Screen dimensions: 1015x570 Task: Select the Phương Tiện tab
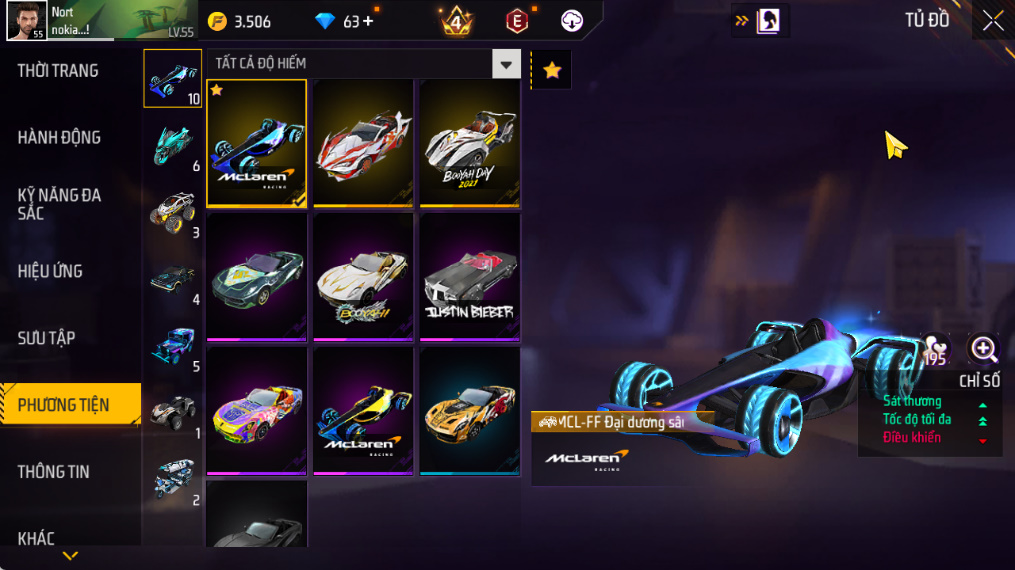point(64,405)
